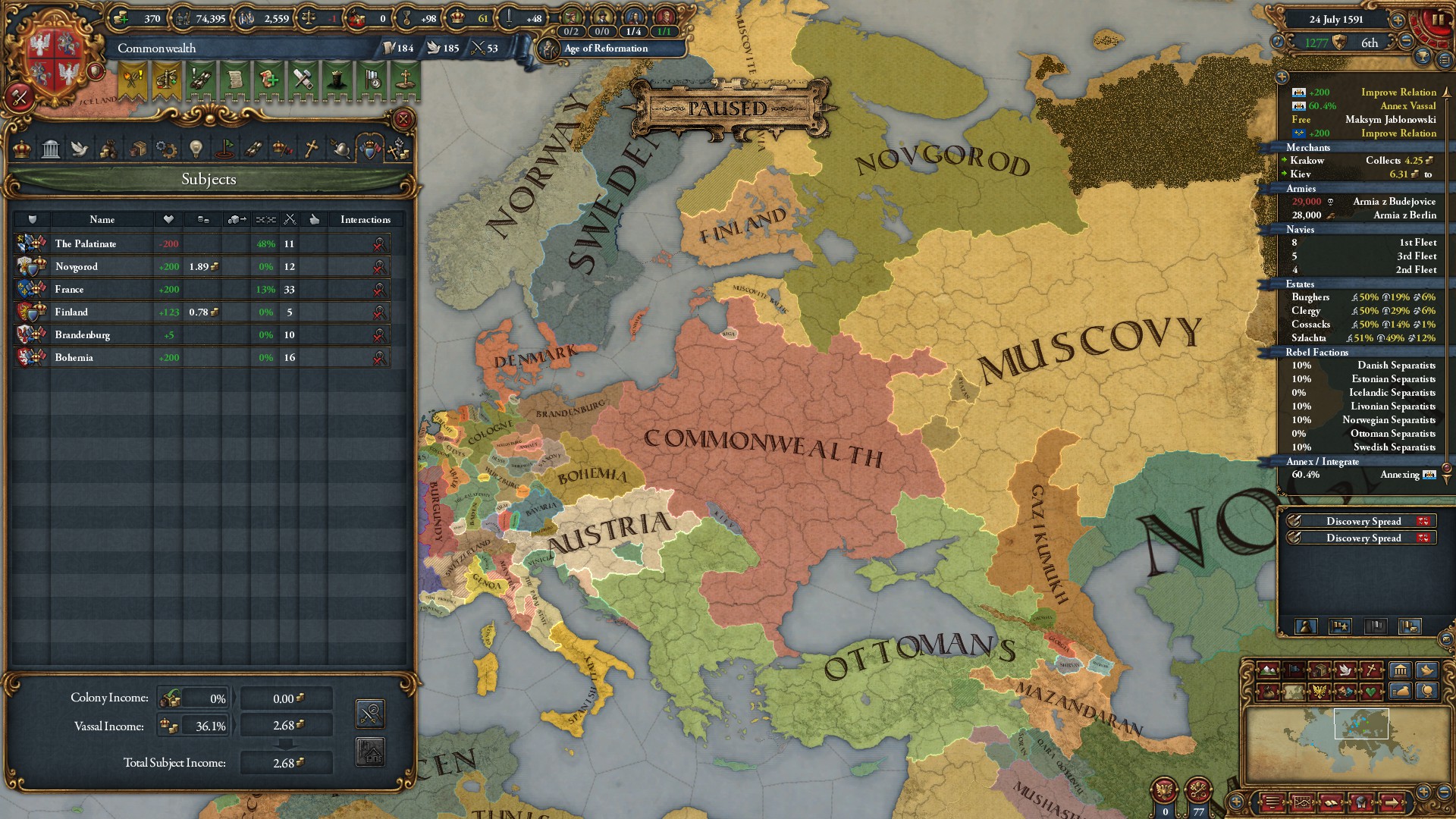Open the Technology panel via gears icon
The height and width of the screenshot is (819, 1456).
(x=168, y=149)
